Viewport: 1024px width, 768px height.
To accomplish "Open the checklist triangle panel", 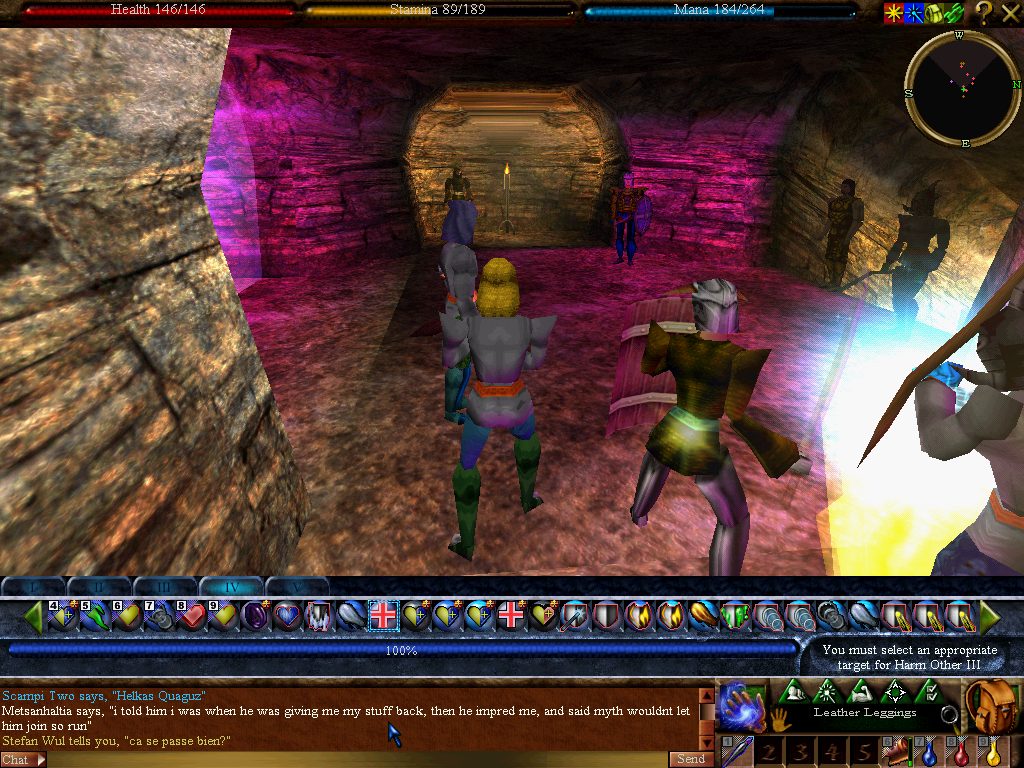I will pyautogui.click(x=929, y=691).
